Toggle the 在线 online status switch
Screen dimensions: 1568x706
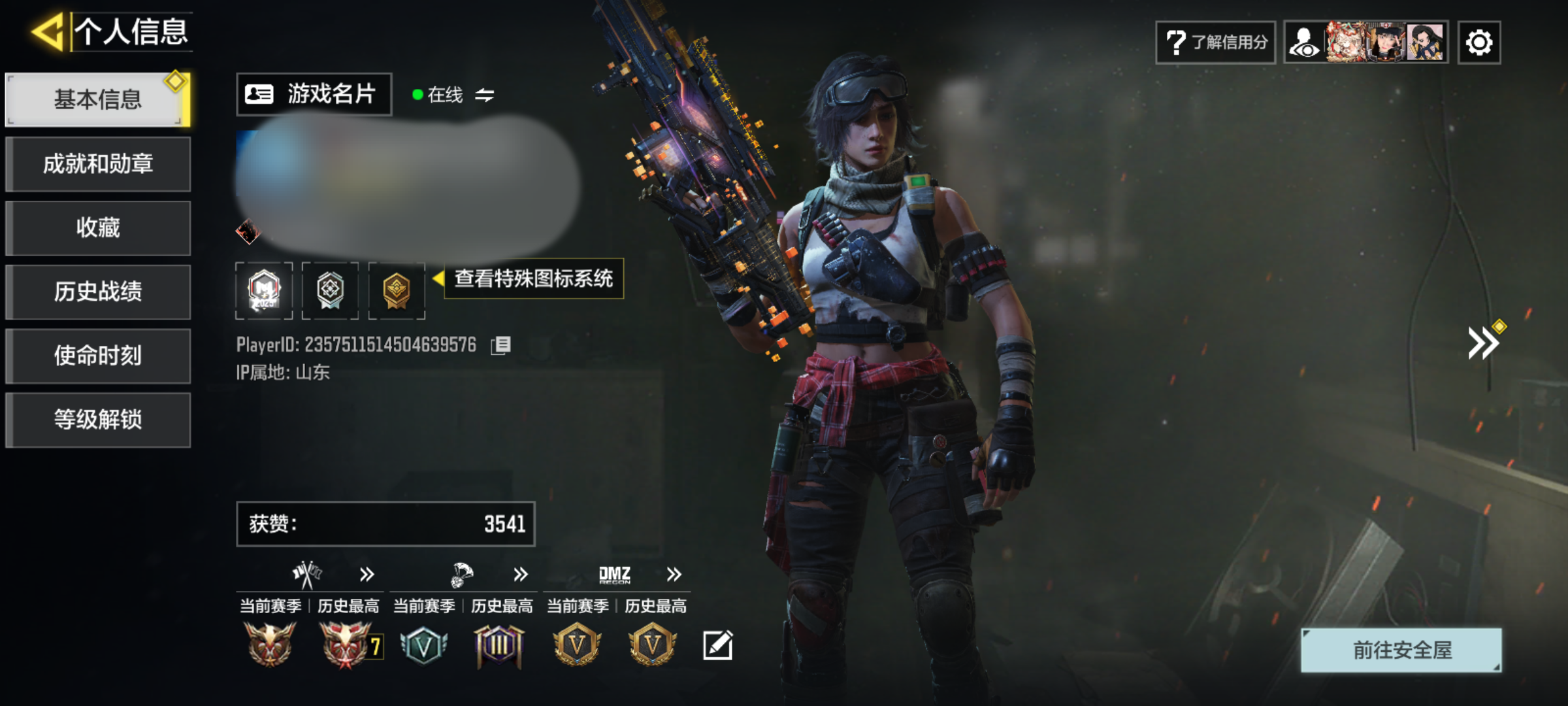click(484, 95)
